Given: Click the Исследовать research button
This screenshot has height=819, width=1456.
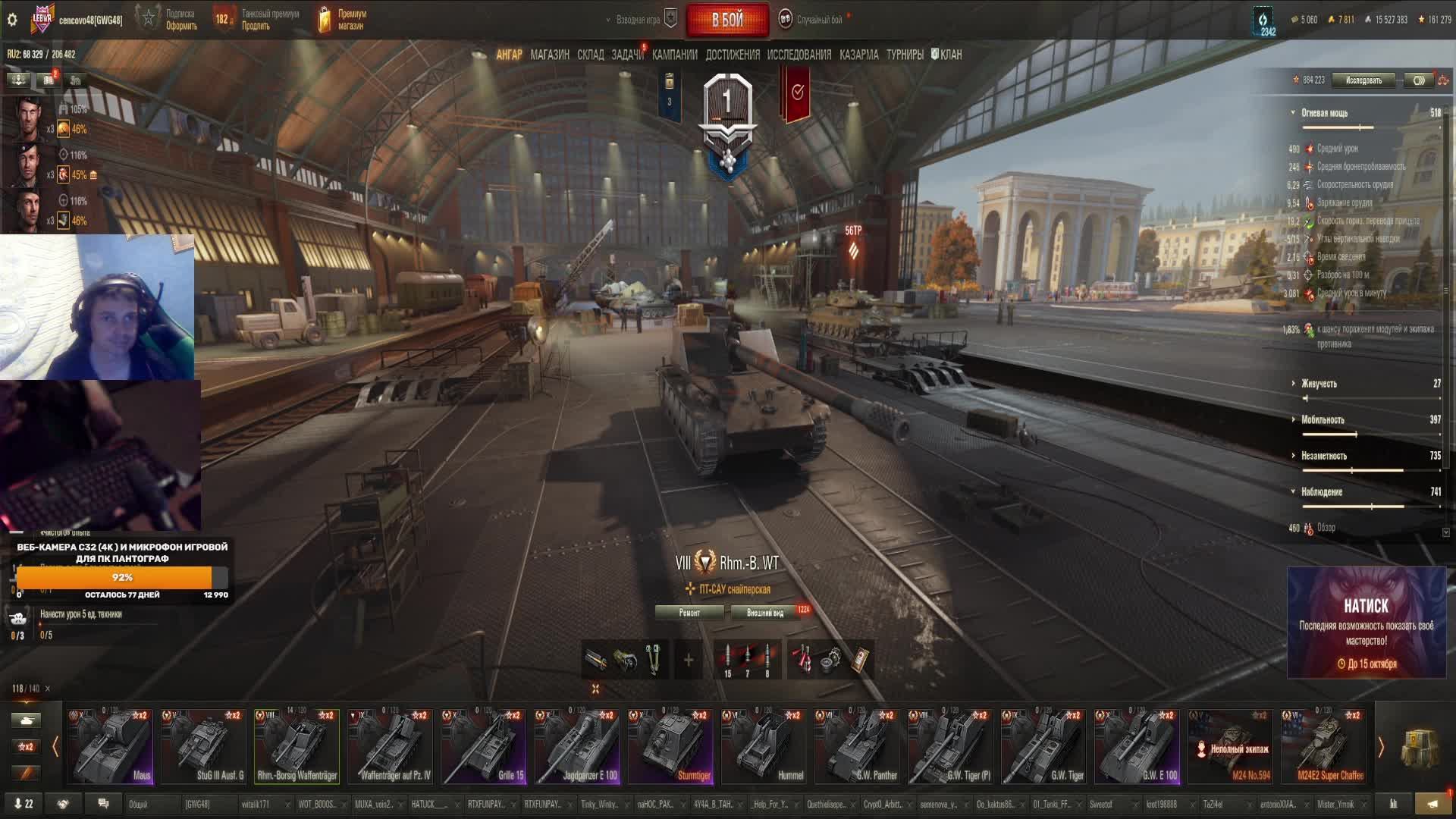Looking at the screenshot, I should click(x=1363, y=80).
